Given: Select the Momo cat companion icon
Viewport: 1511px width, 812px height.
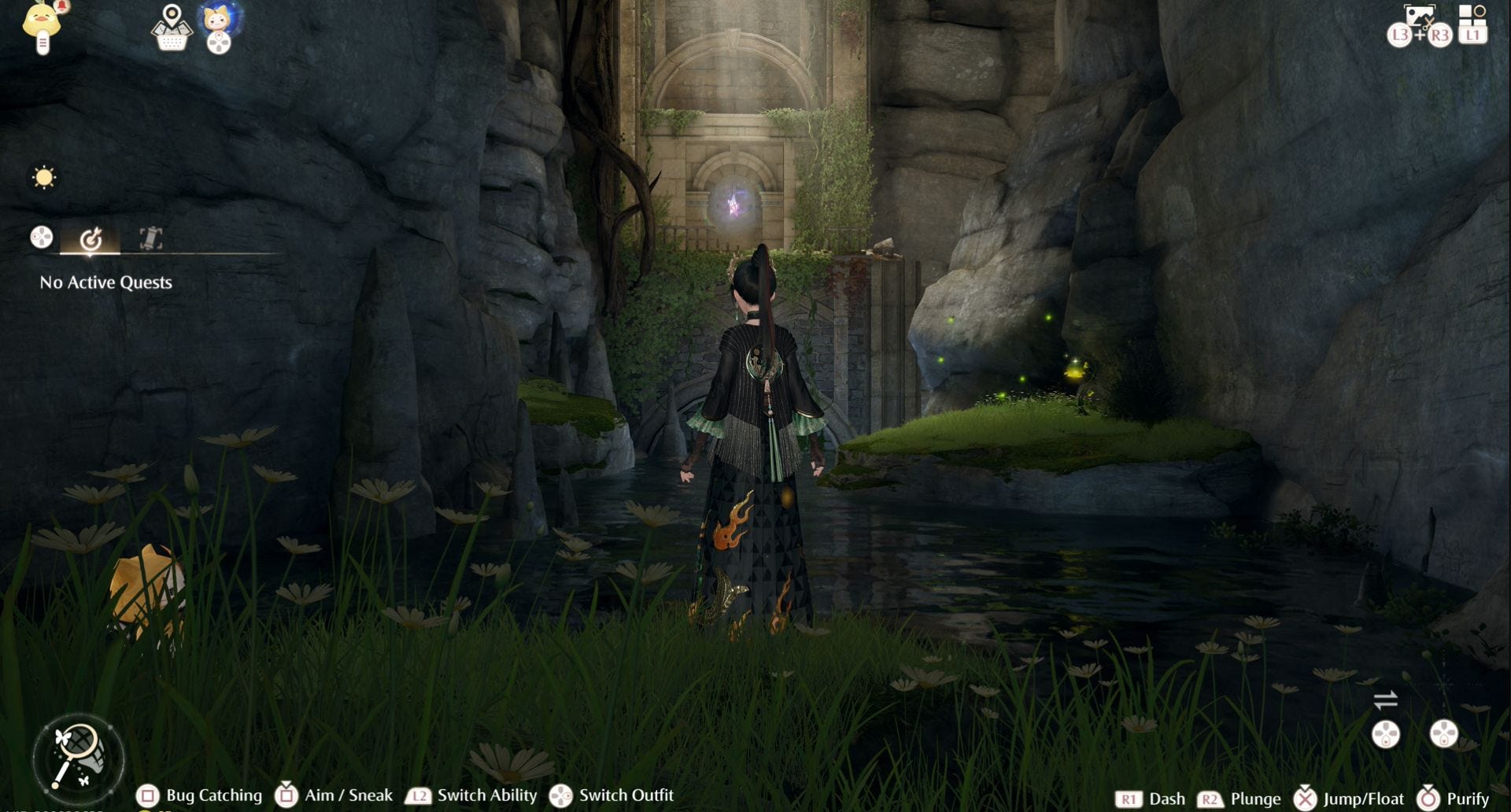Looking at the screenshot, I should click(218, 20).
